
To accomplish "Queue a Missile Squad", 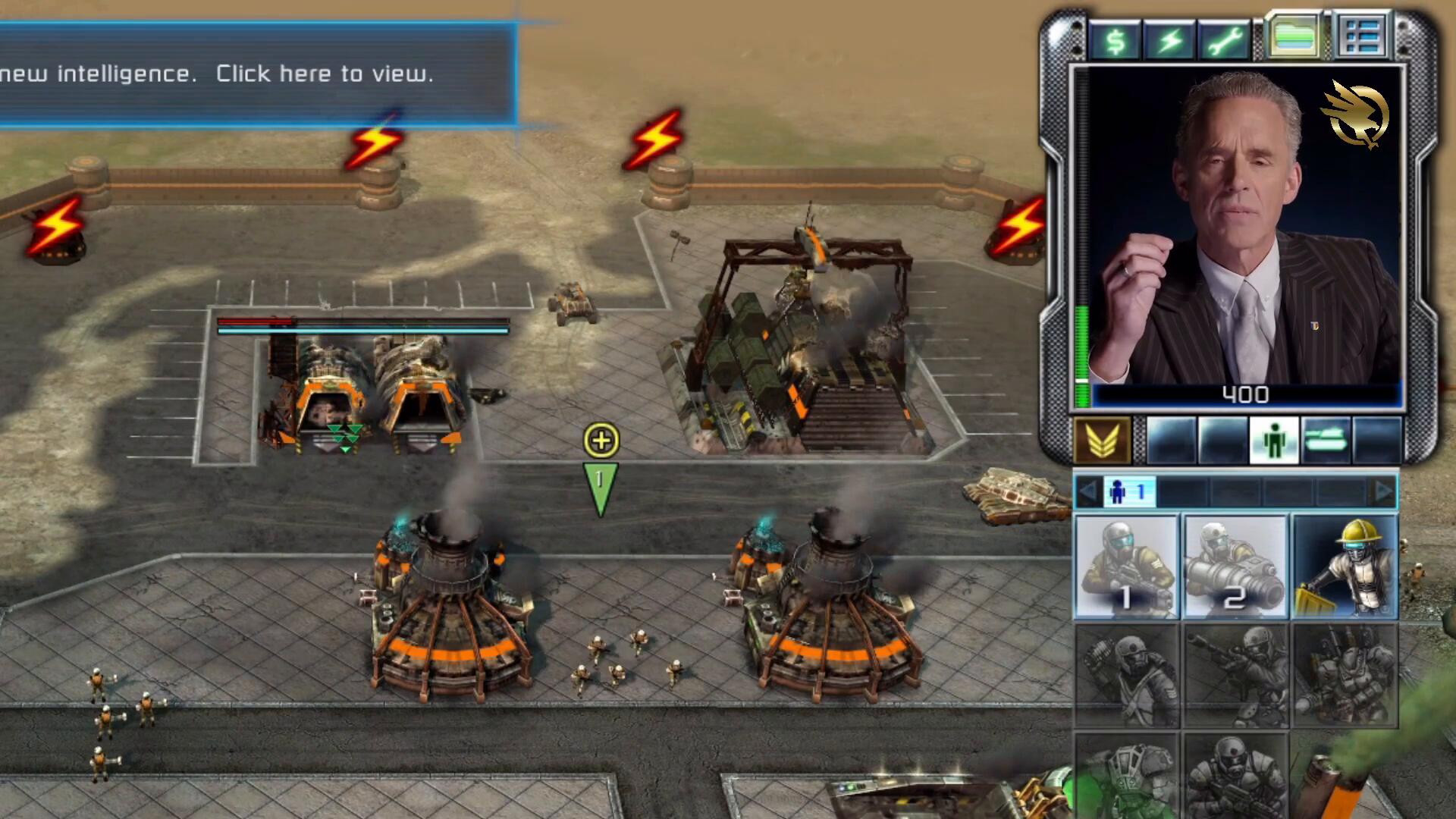I will click(1235, 567).
